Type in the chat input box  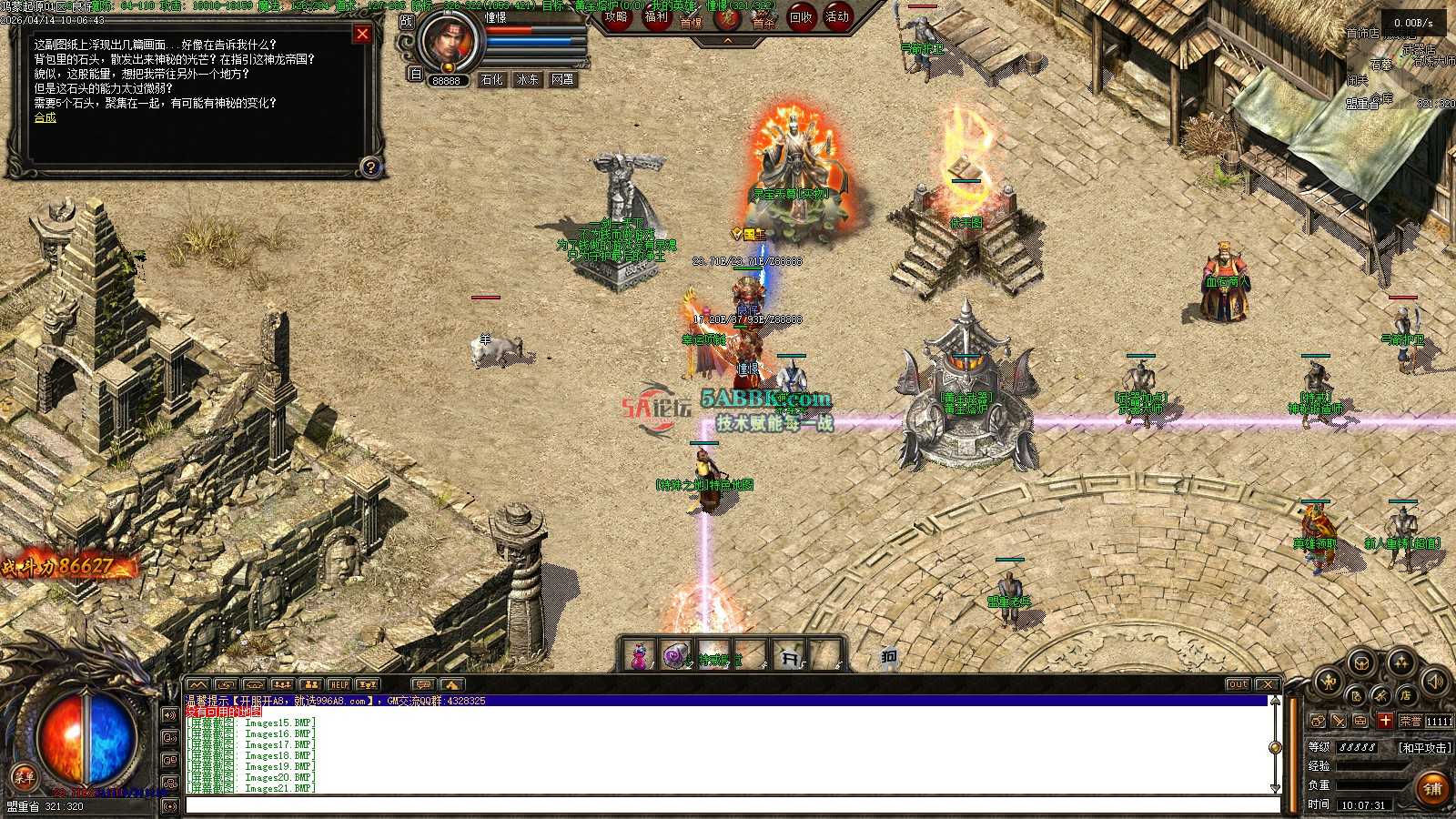click(728, 805)
